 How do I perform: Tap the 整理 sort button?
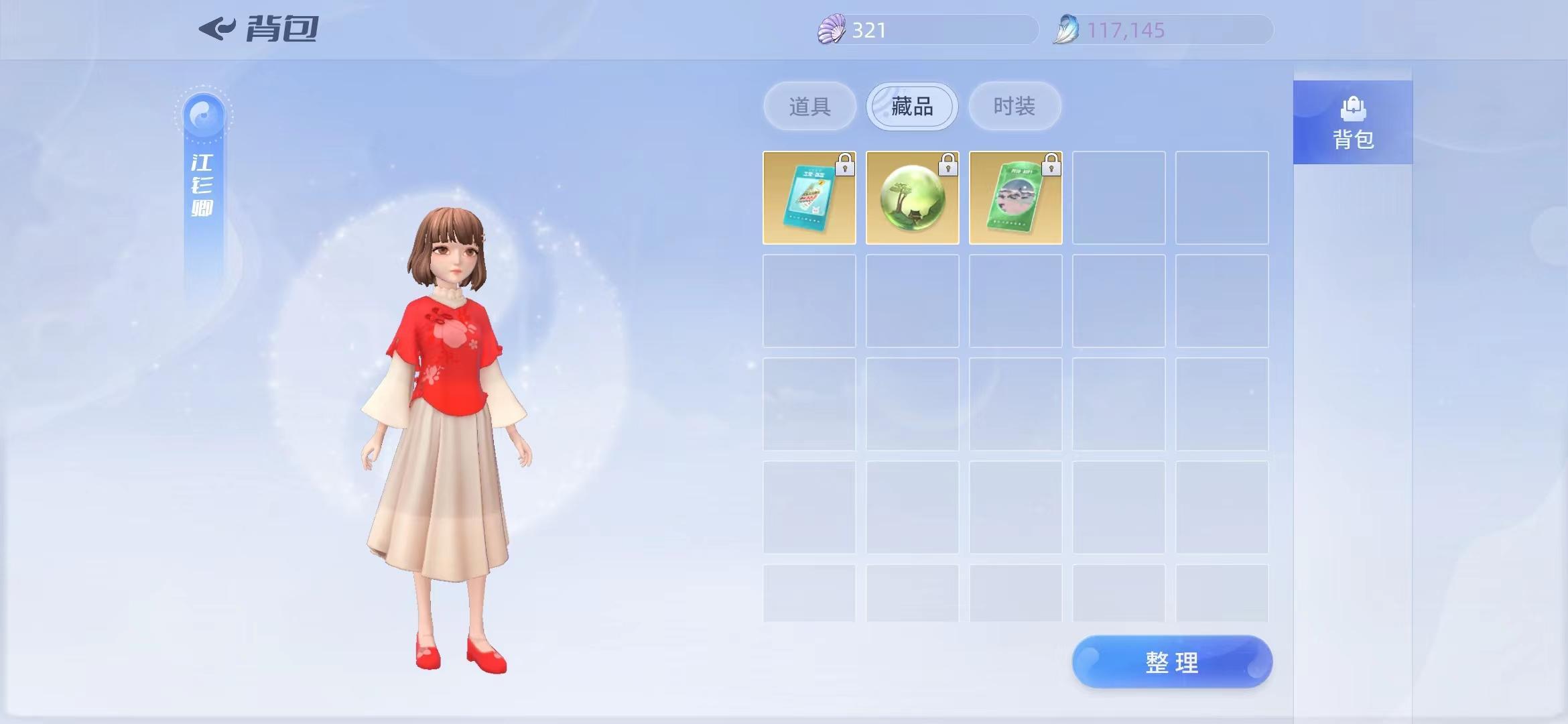click(1172, 662)
